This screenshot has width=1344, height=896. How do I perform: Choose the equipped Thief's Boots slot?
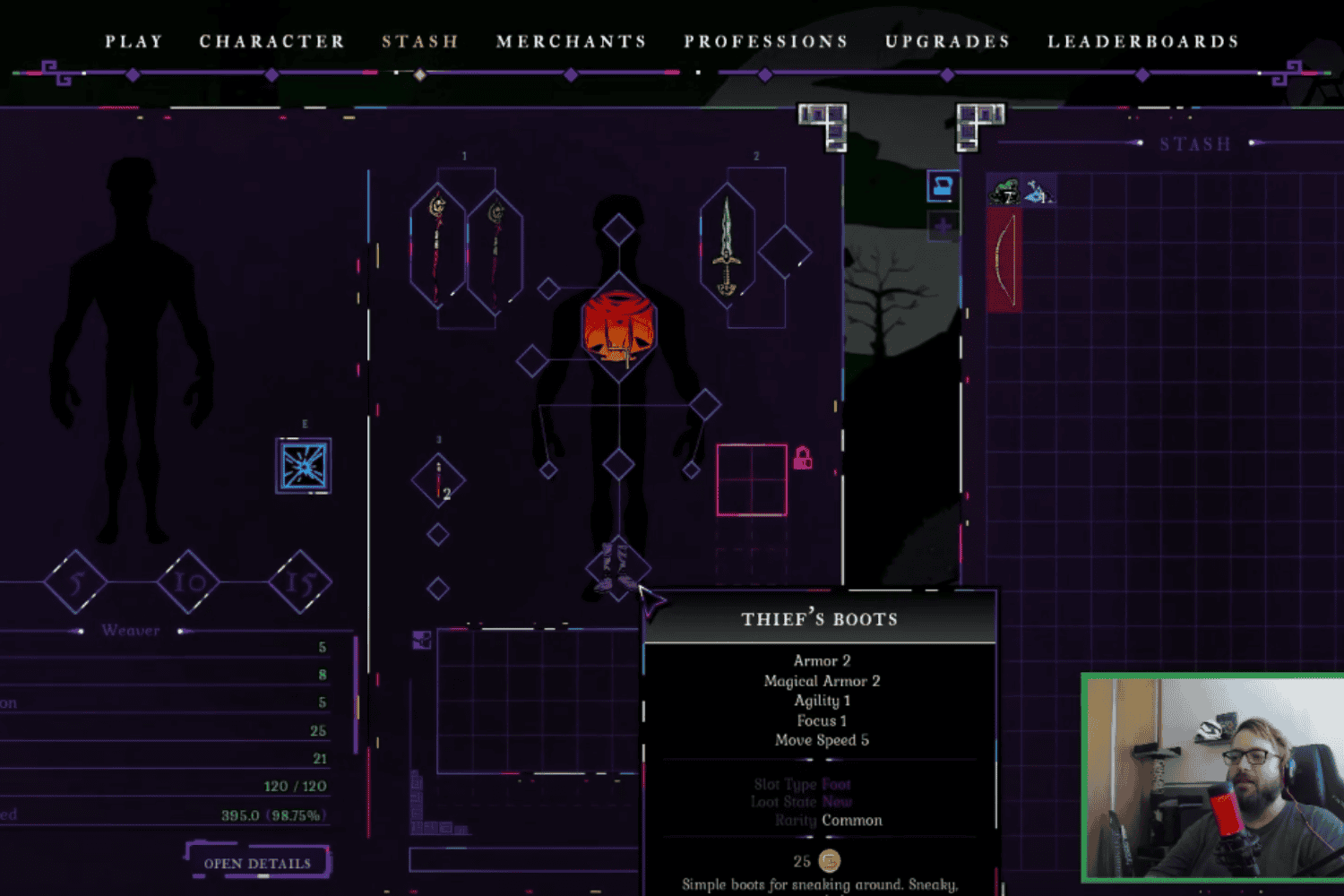[617, 566]
